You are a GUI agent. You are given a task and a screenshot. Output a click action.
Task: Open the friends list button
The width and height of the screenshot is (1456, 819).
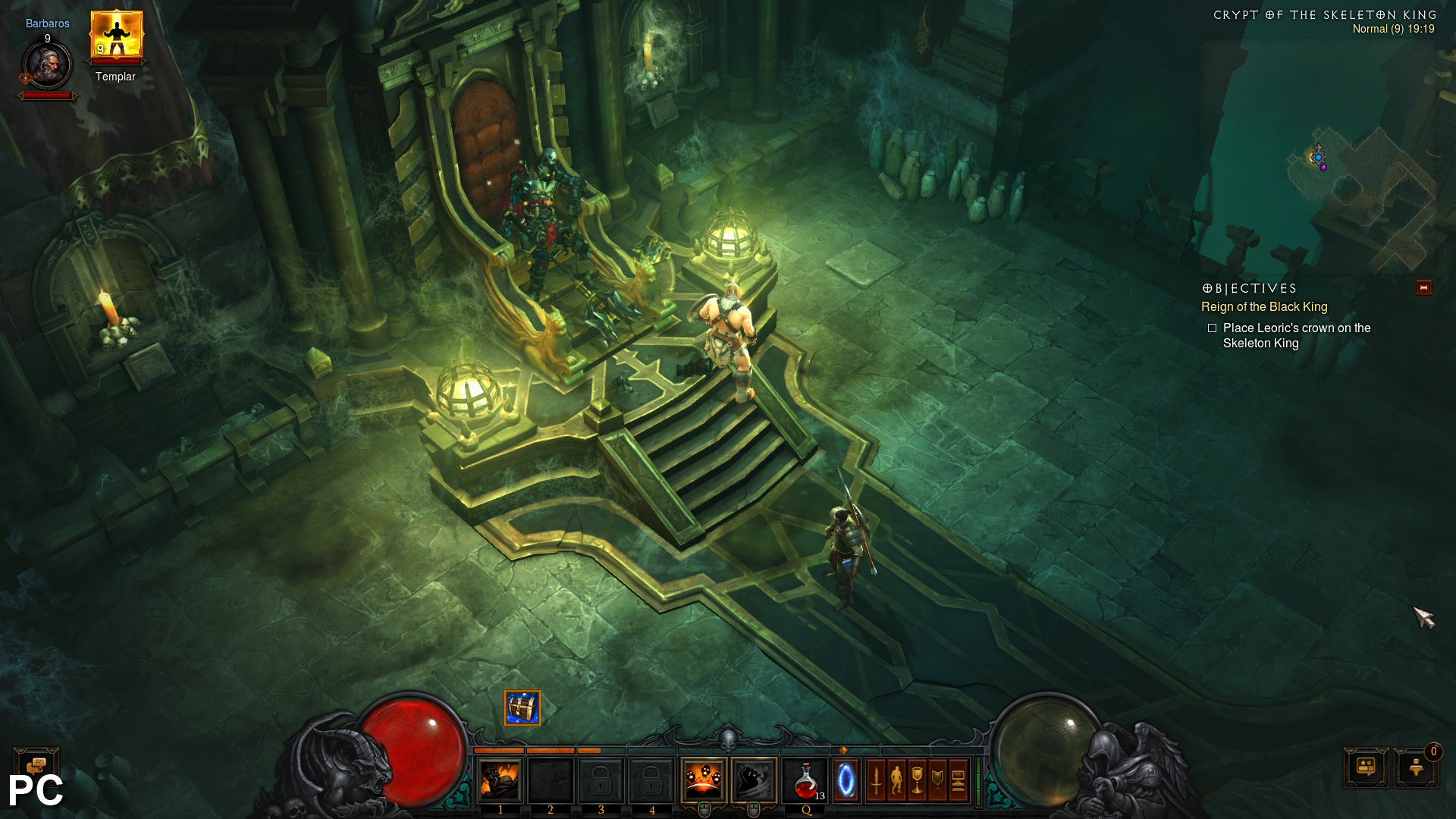1416,767
